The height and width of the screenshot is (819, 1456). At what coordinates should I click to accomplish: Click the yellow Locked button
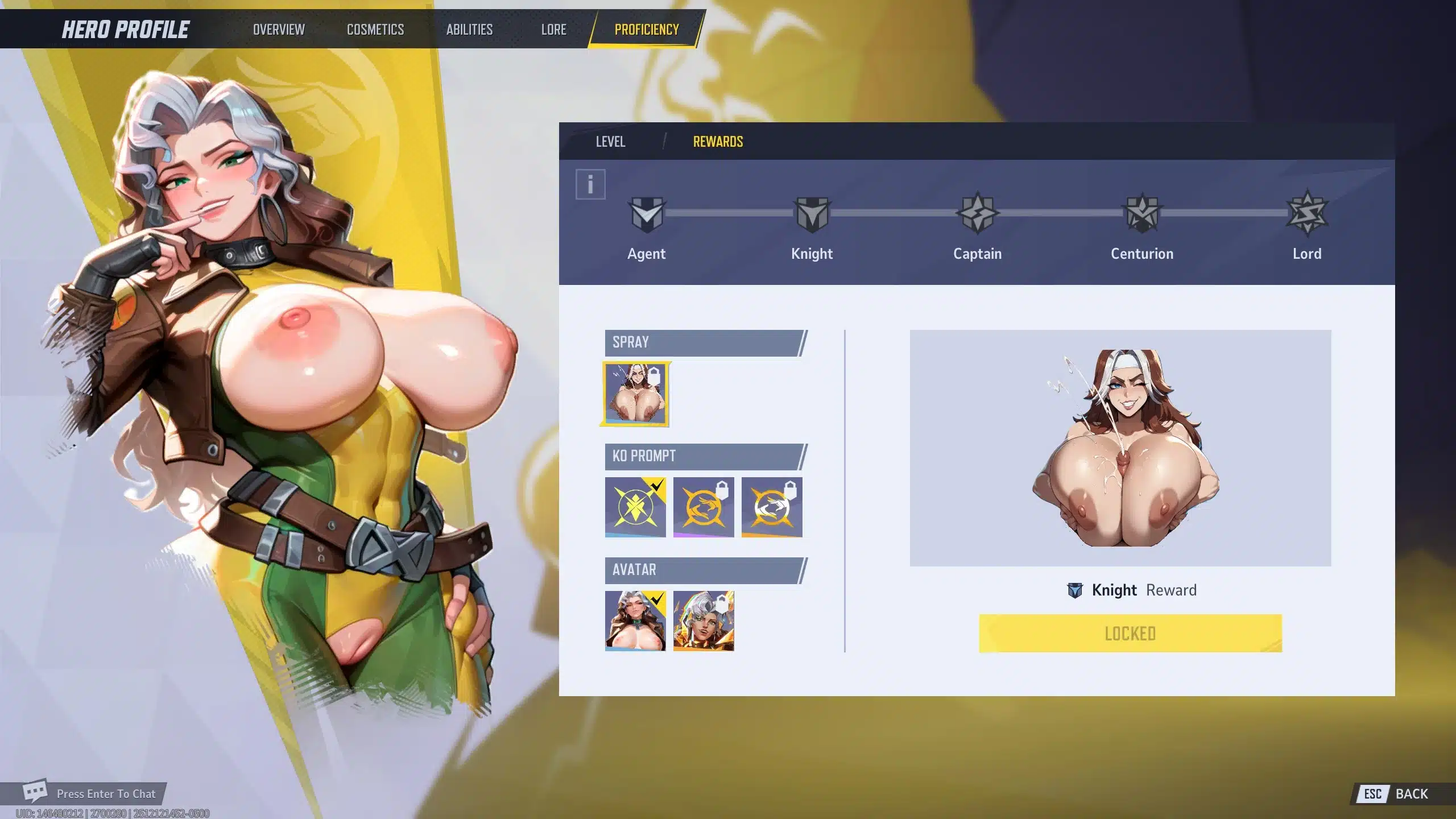[1130, 633]
